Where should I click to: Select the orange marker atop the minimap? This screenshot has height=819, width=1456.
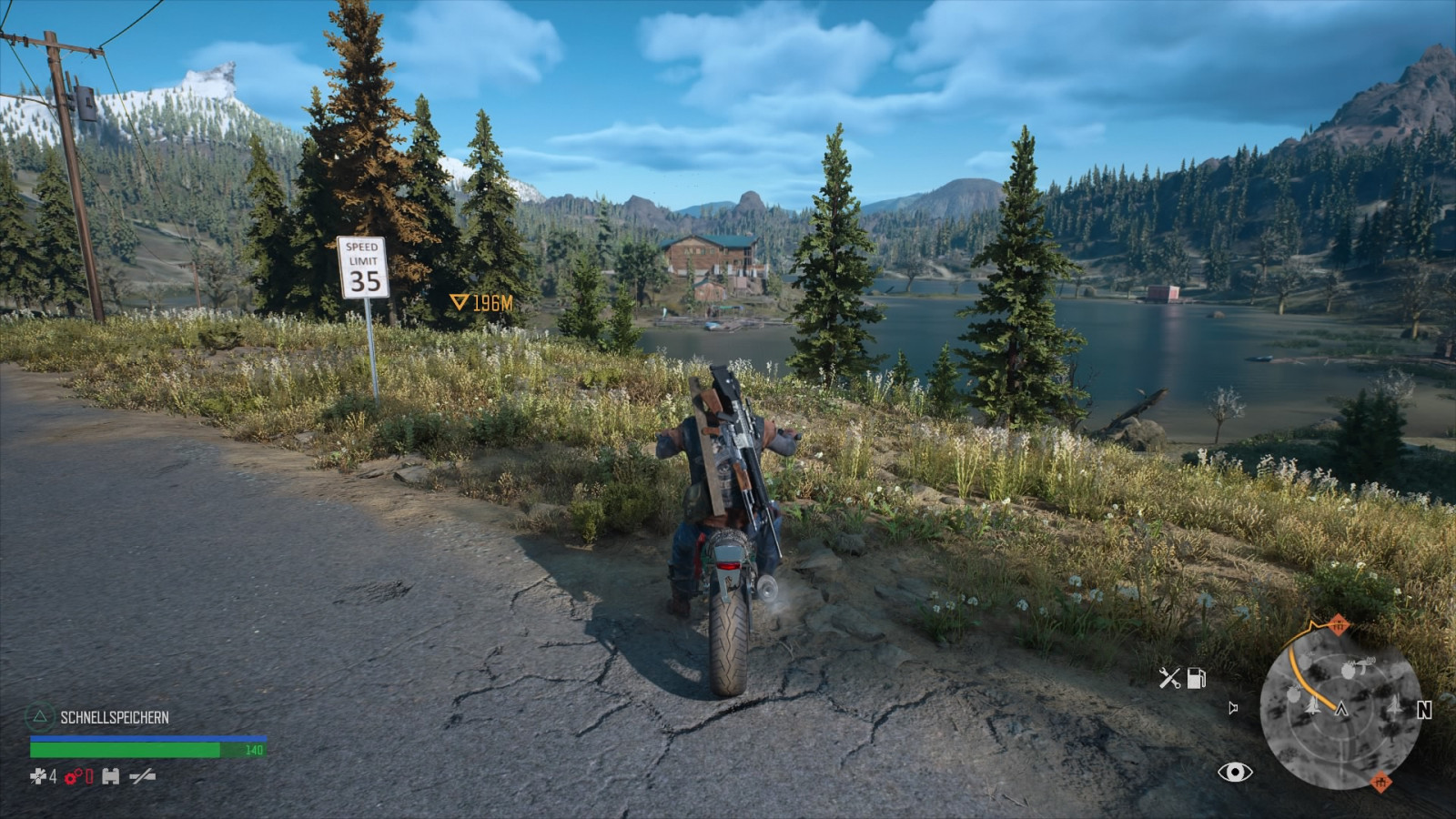(1338, 624)
